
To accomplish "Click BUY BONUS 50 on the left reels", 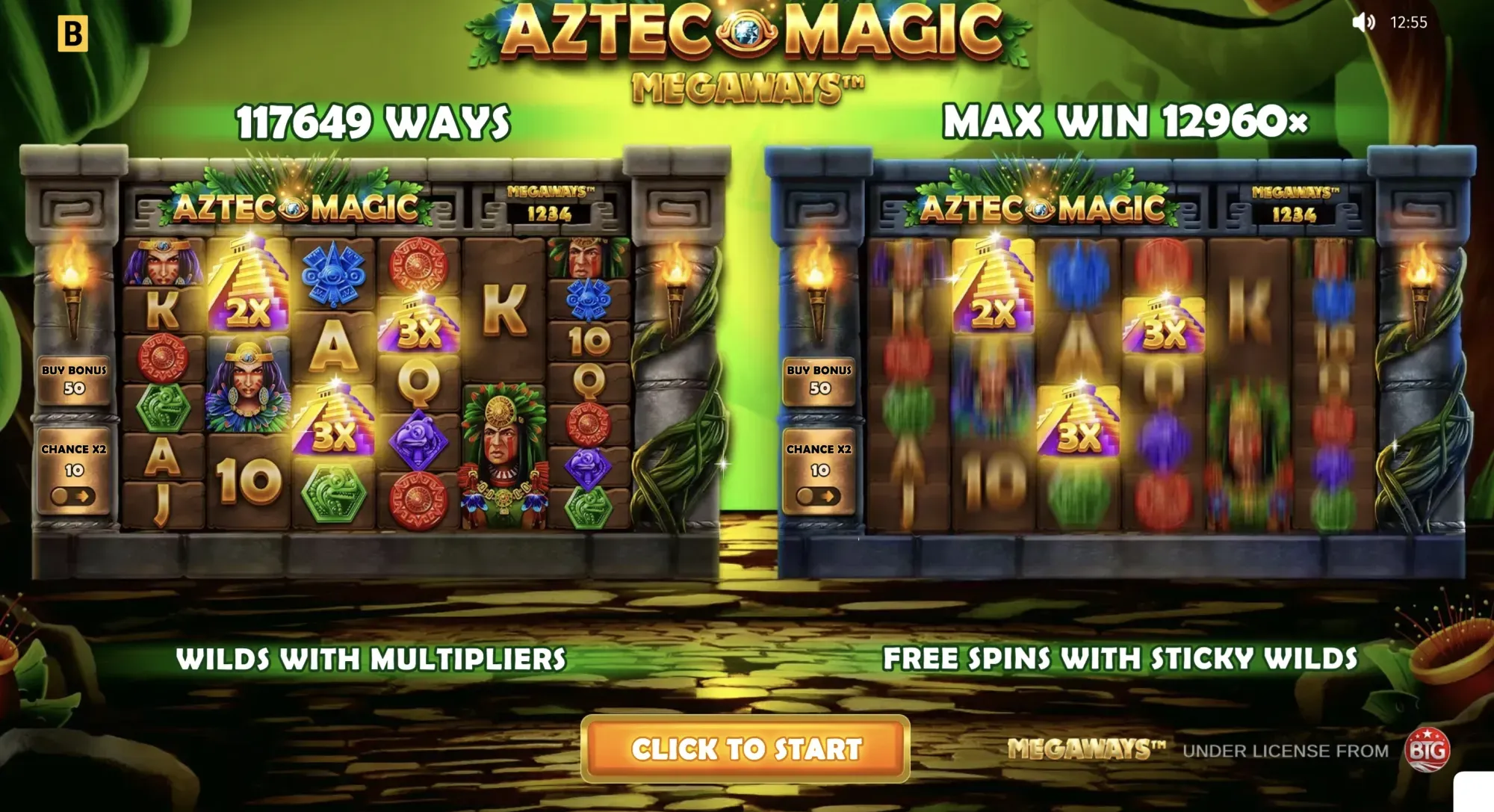I will pos(74,379).
